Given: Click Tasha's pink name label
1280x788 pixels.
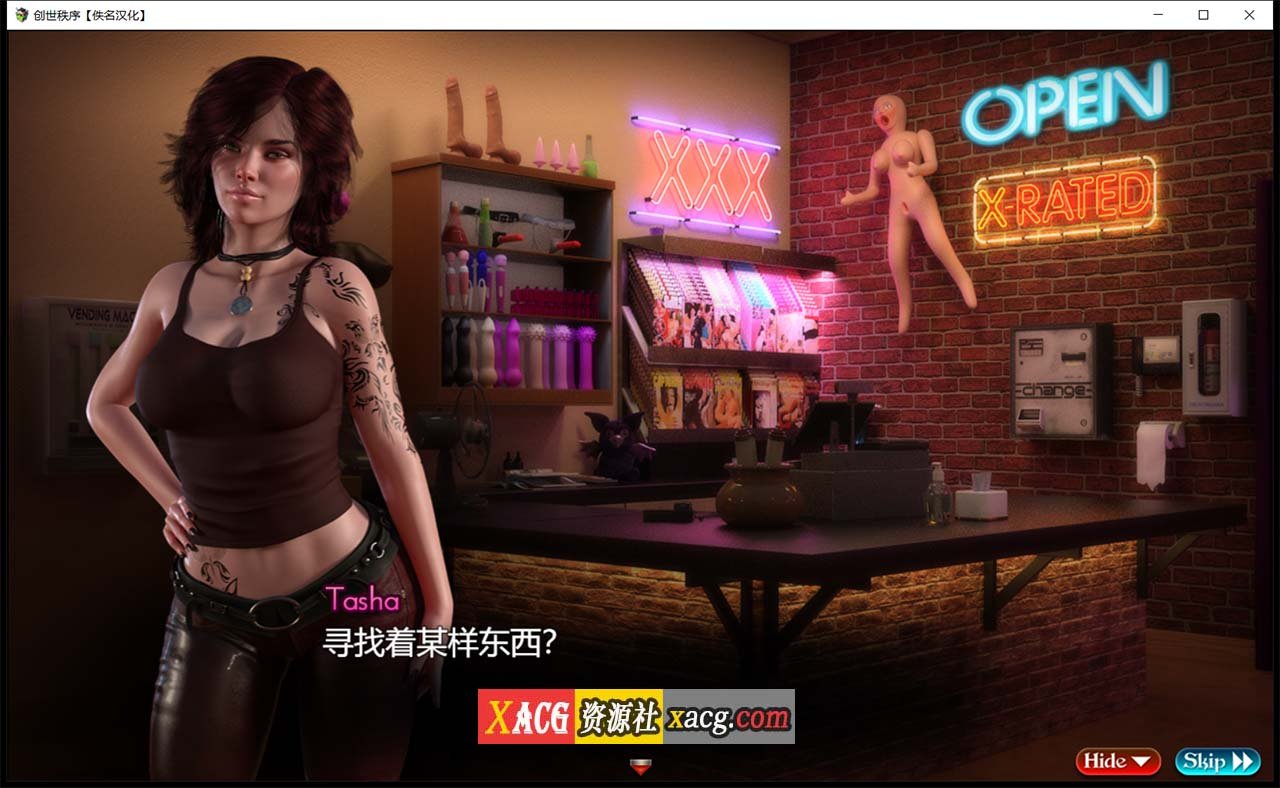Looking at the screenshot, I should [364, 599].
